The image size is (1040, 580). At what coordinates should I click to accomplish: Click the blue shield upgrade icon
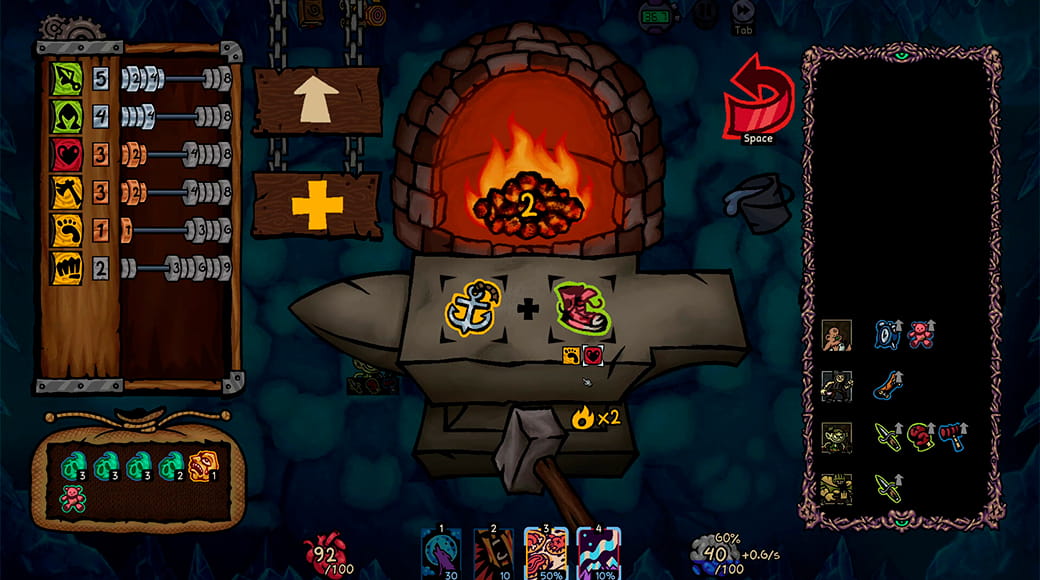tap(887, 335)
